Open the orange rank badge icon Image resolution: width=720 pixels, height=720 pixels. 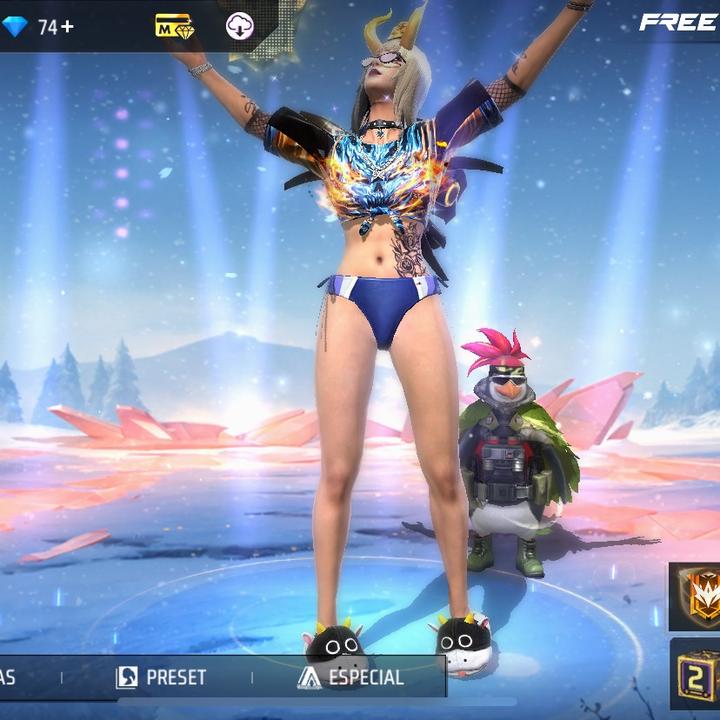click(699, 594)
